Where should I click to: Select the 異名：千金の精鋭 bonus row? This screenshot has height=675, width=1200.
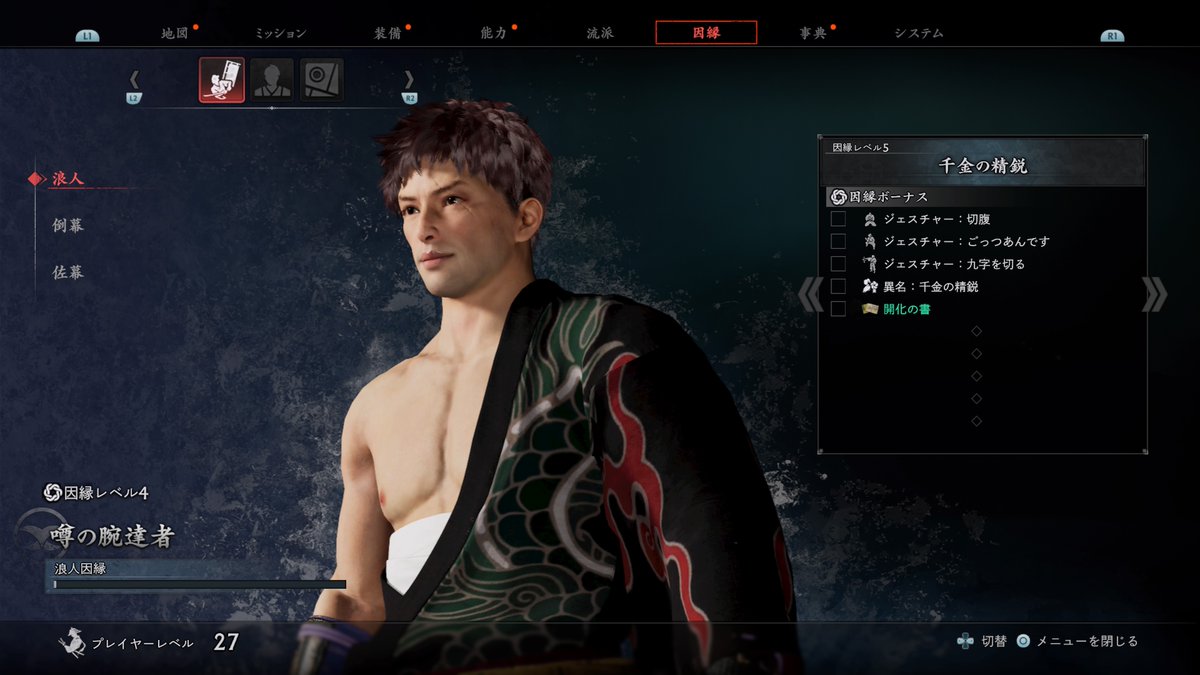[x=930, y=287]
